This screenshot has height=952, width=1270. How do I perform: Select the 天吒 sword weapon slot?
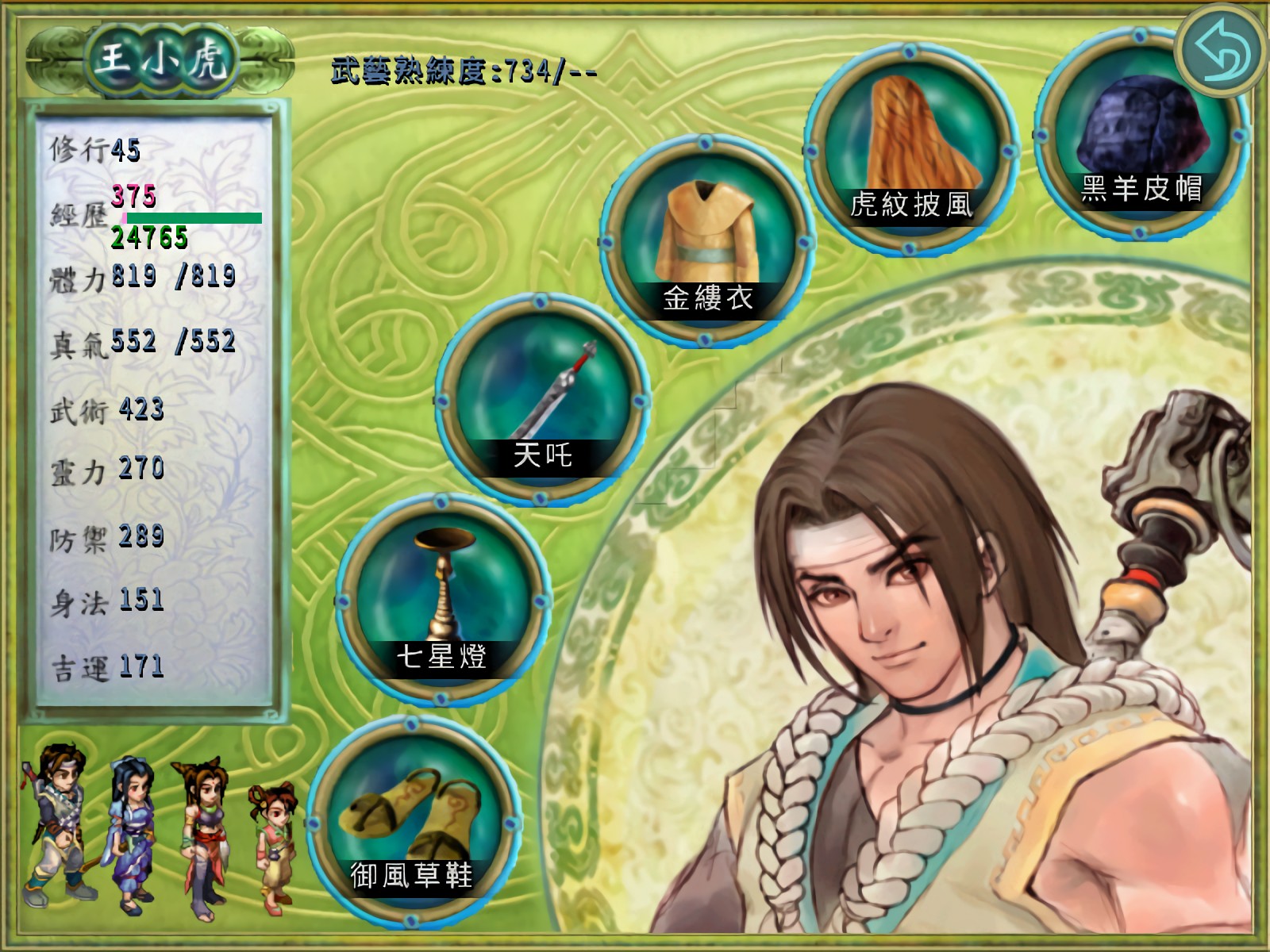point(543,399)
